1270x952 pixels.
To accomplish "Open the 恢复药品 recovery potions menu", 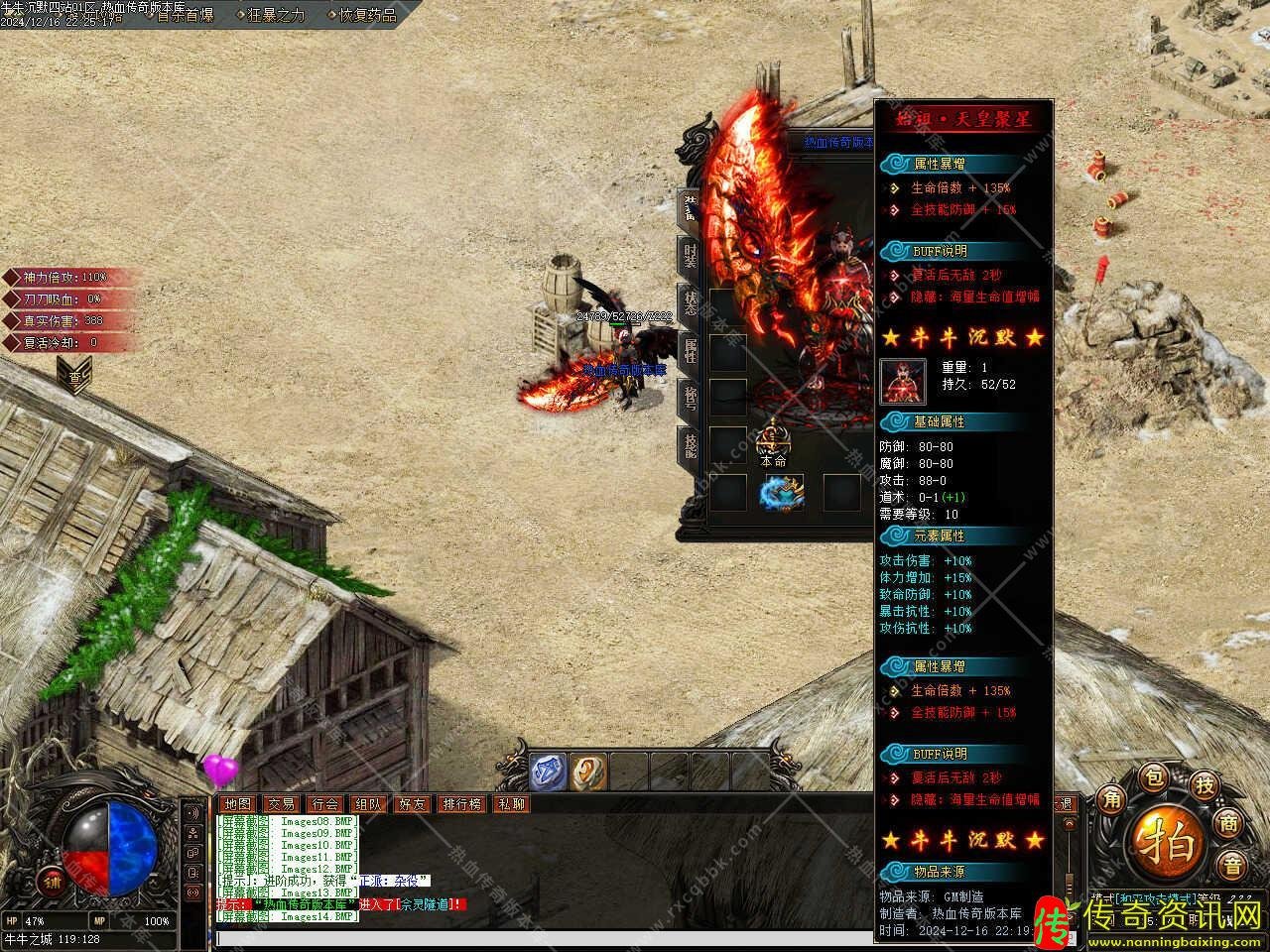I will pyautogui.click(x=367, y=15).
